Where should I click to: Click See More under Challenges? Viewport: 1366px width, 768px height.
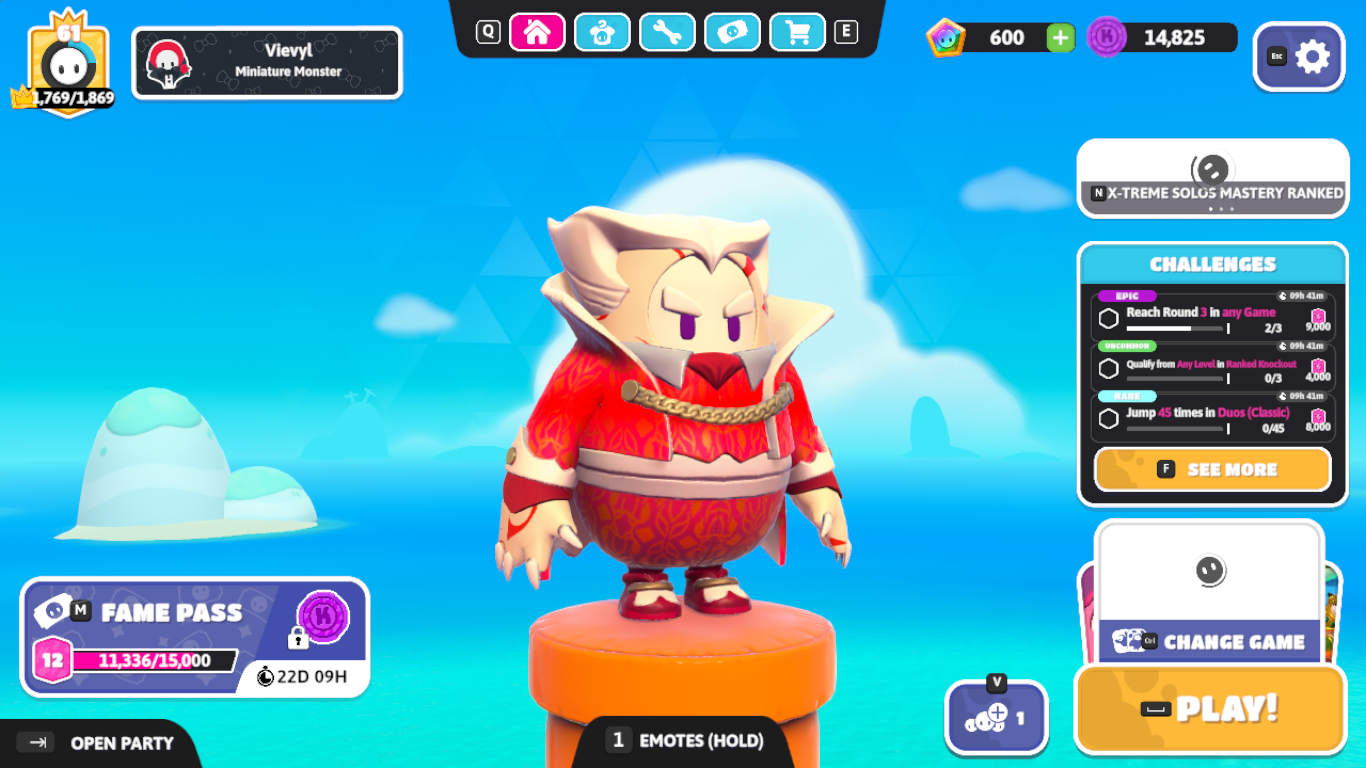[x=1213, y=469]
